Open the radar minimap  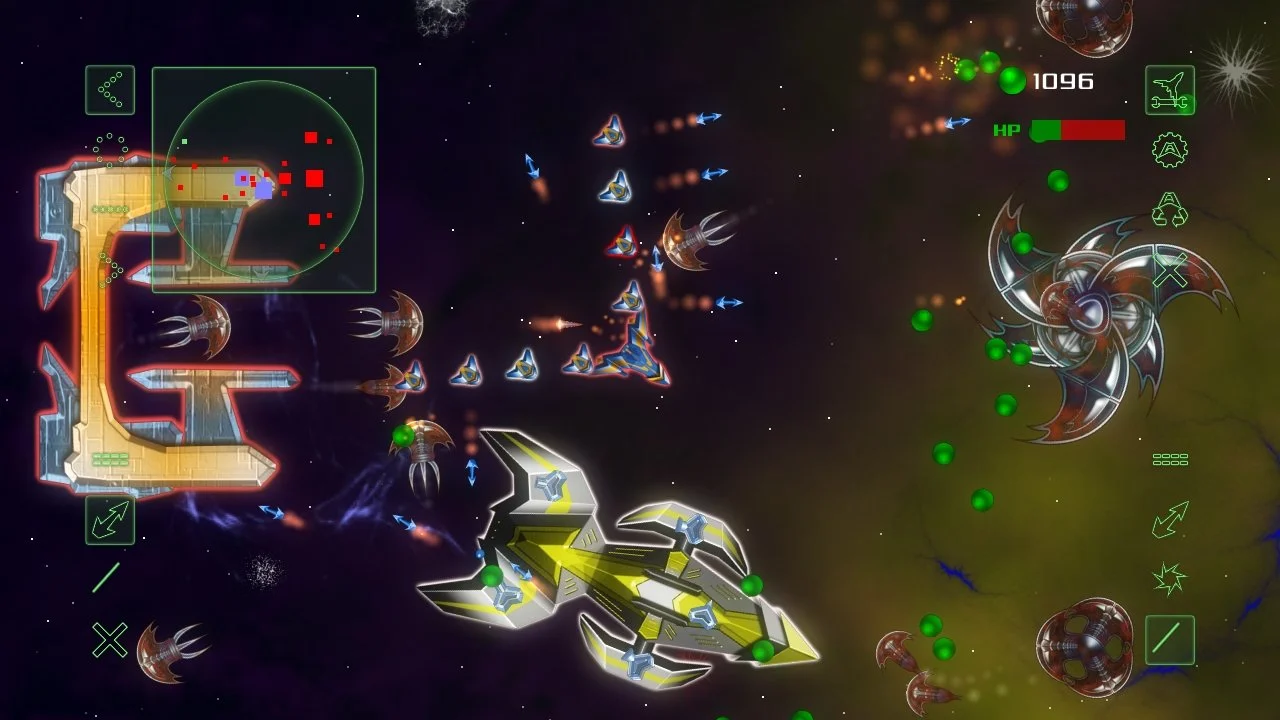(x=264, y=180)
